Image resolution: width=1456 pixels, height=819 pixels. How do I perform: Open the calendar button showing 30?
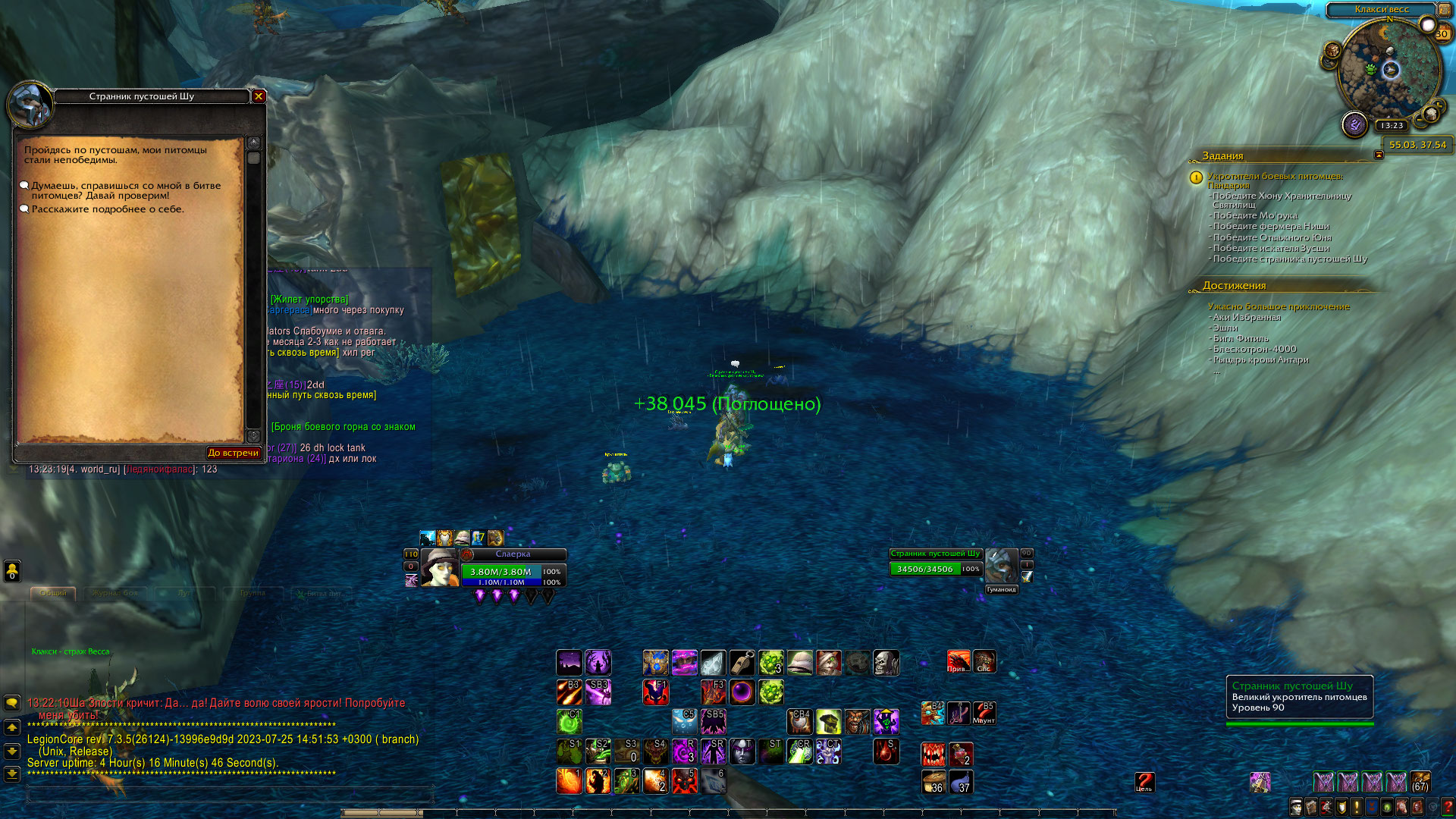[1441, 34]
